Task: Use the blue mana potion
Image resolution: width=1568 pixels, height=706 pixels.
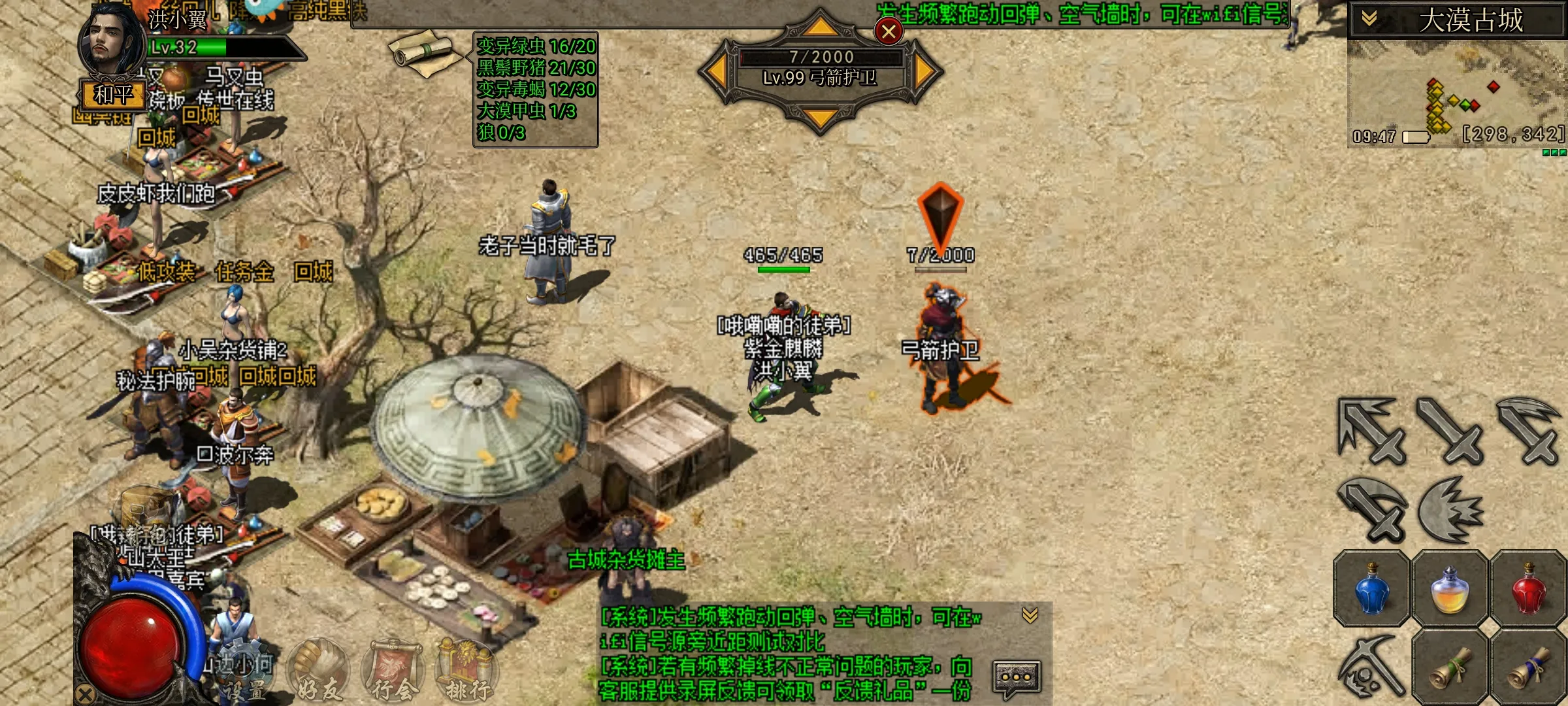Action: point(1371,590)
